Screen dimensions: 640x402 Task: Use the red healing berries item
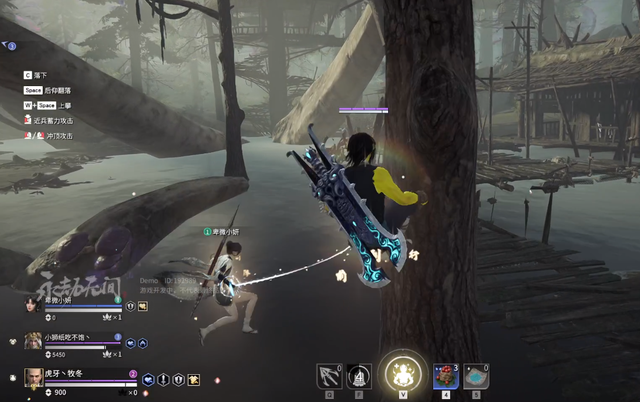[445, 374]
